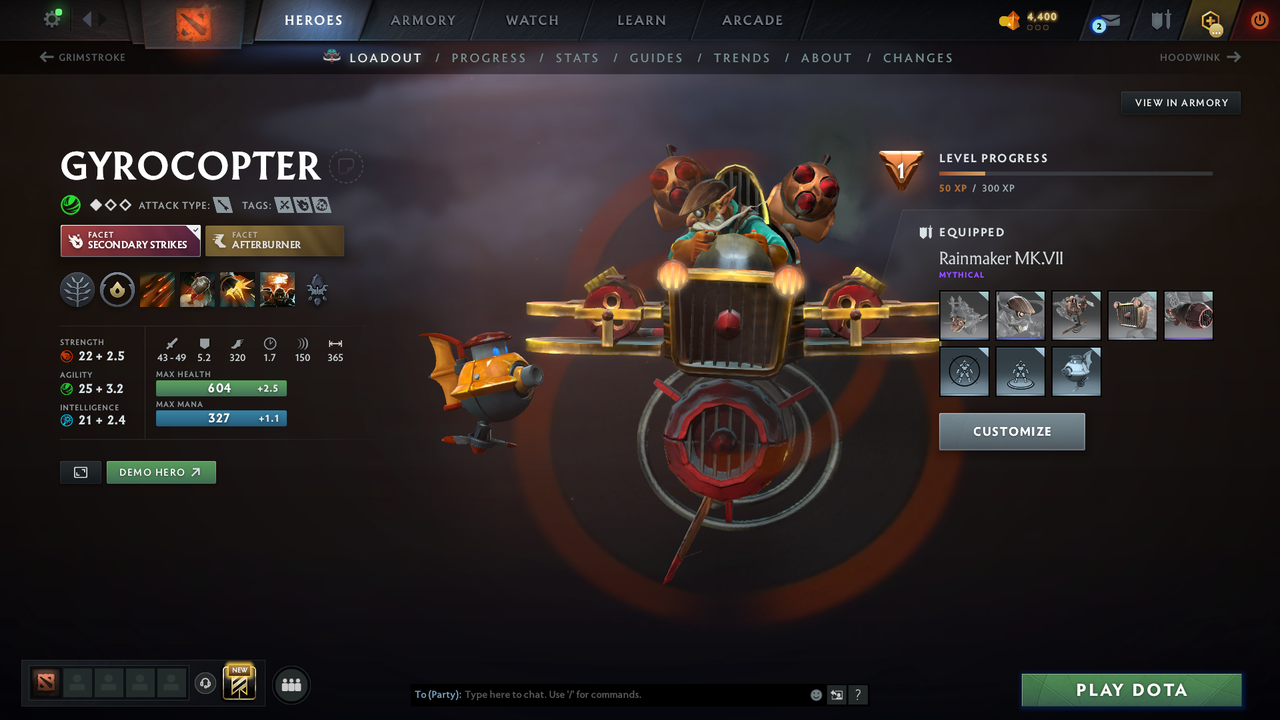Click the innate ability leaf icon
The width and height of the screenshot is (1280, 720).
coord(75,289)
